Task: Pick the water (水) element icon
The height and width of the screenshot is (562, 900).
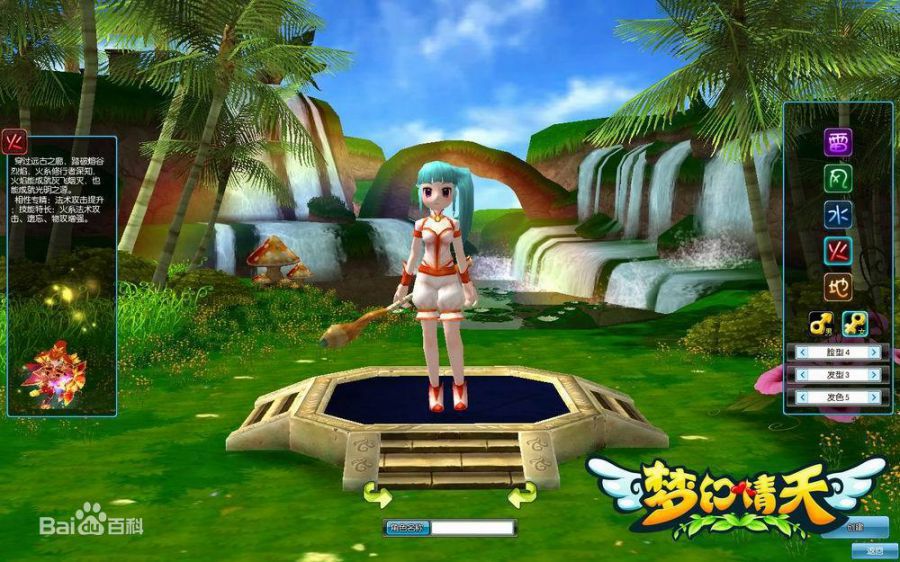Action: 838,215
